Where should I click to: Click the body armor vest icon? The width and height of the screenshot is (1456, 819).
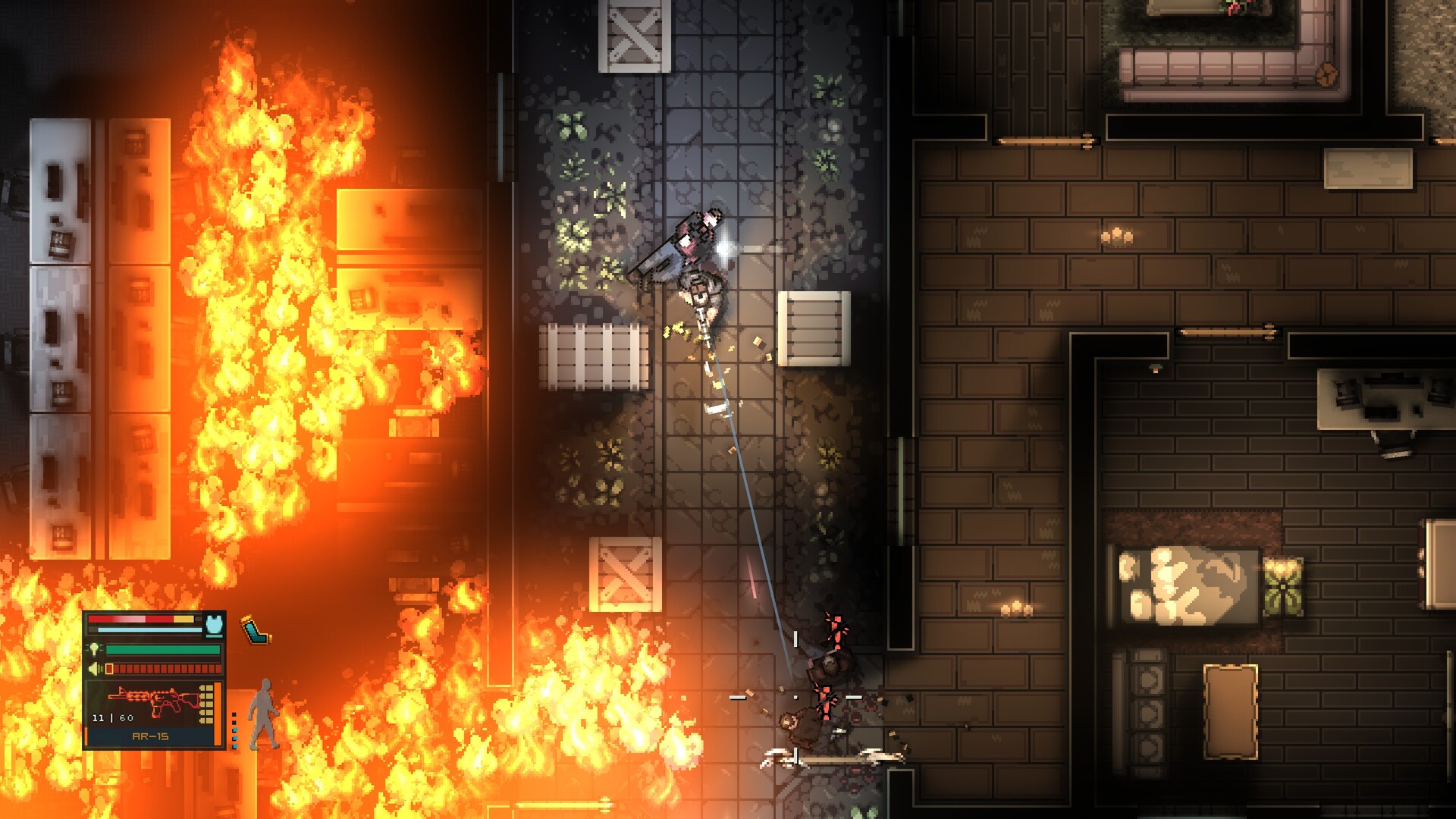pyautogui.click(x=214, y=625)
